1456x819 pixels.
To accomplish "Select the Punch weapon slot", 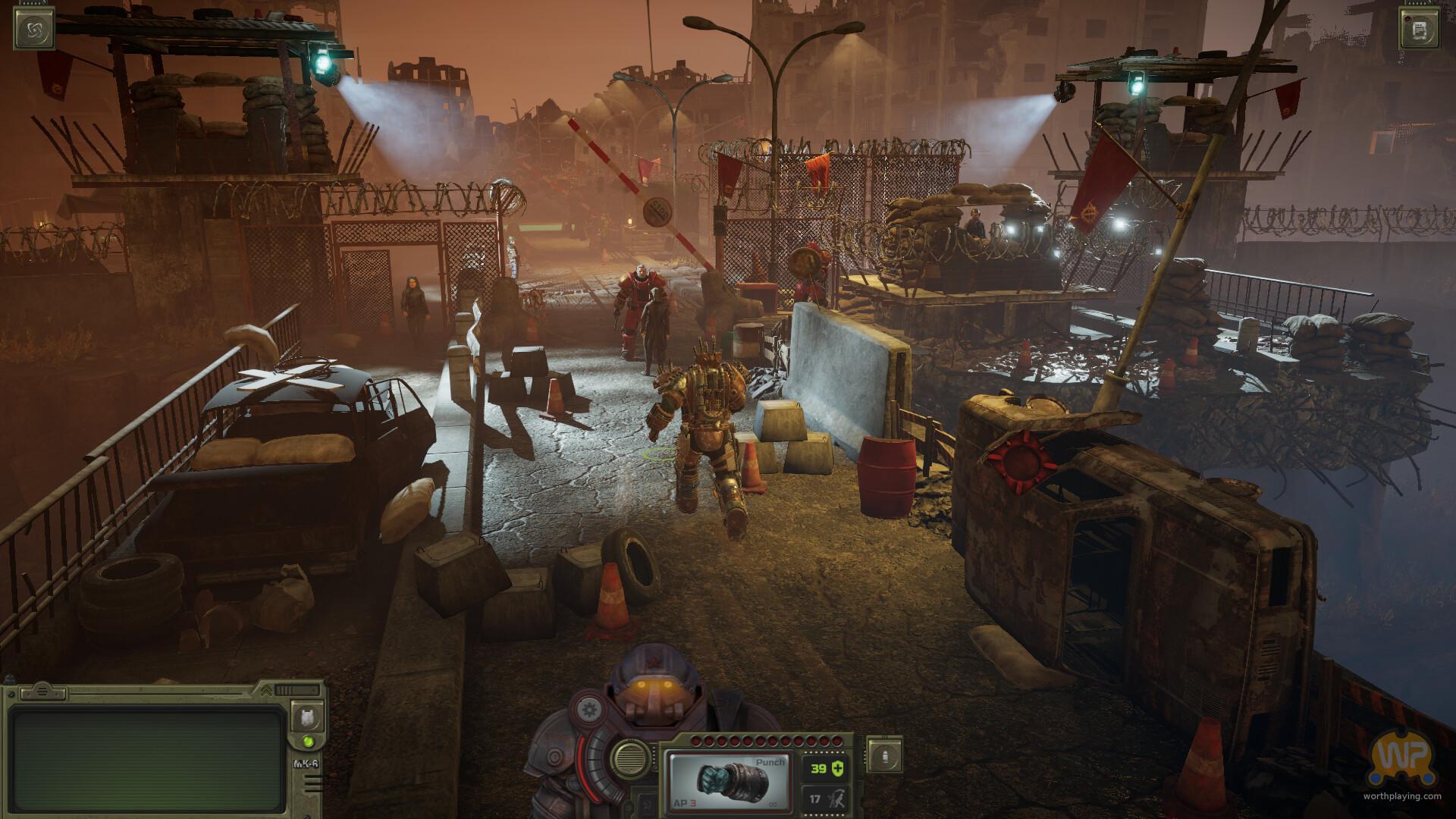I will point(727,782).
